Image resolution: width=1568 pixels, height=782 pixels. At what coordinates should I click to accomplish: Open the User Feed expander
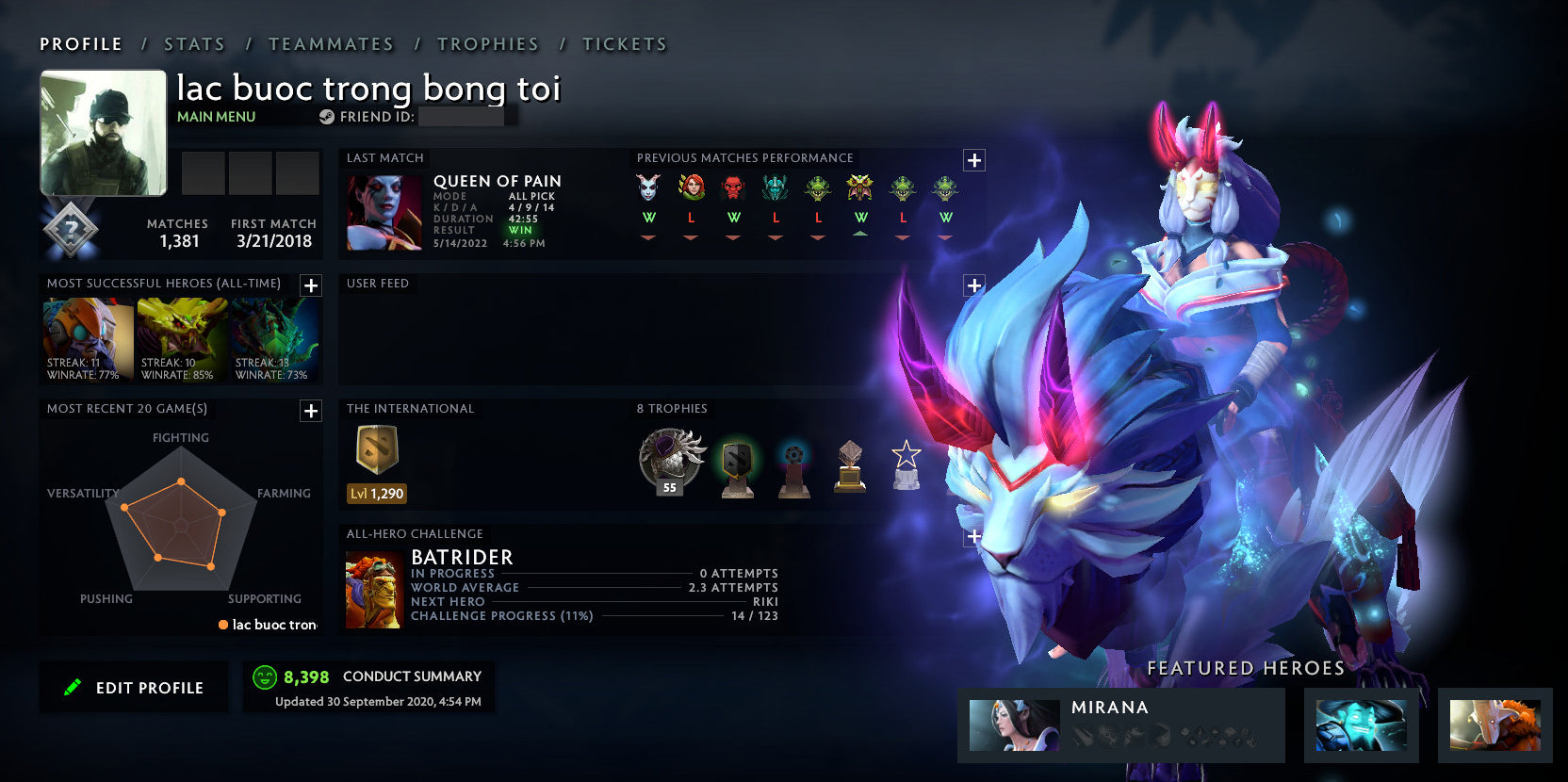pos(975,285)
